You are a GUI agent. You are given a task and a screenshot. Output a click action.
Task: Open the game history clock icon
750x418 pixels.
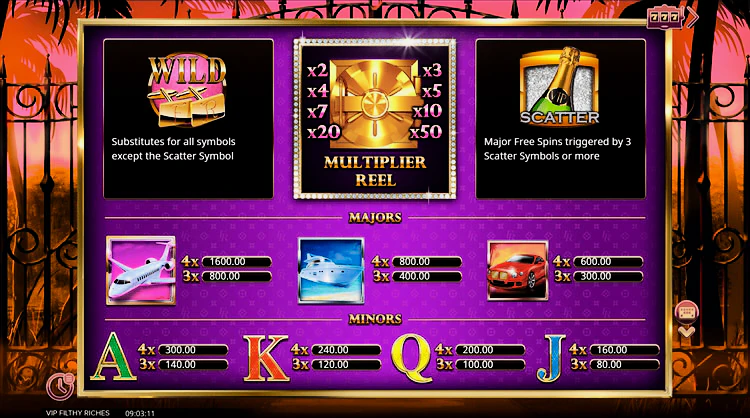(x=59, y=385)
